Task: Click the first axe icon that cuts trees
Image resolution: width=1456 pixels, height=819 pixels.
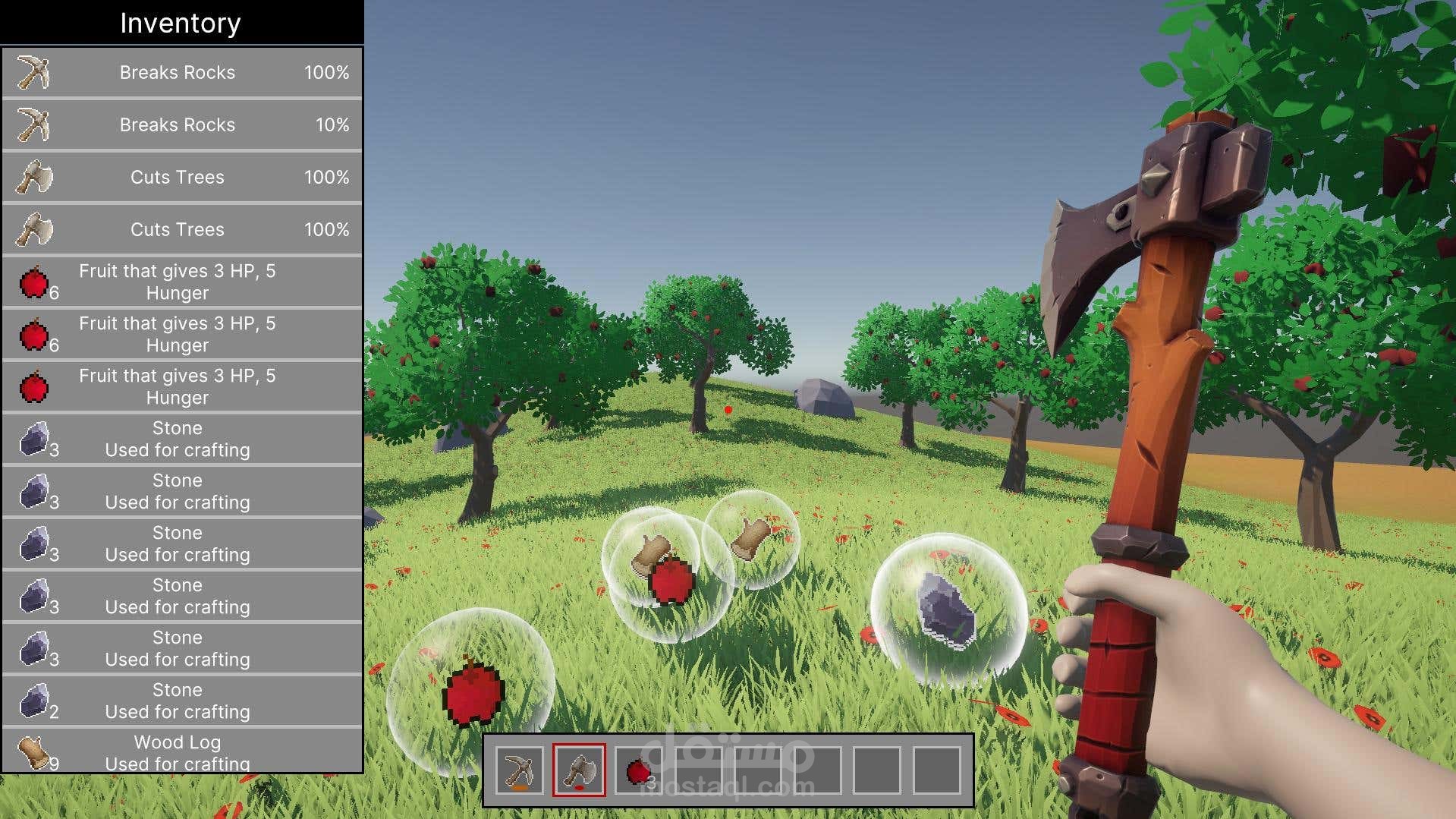Action: pos(33,177)
